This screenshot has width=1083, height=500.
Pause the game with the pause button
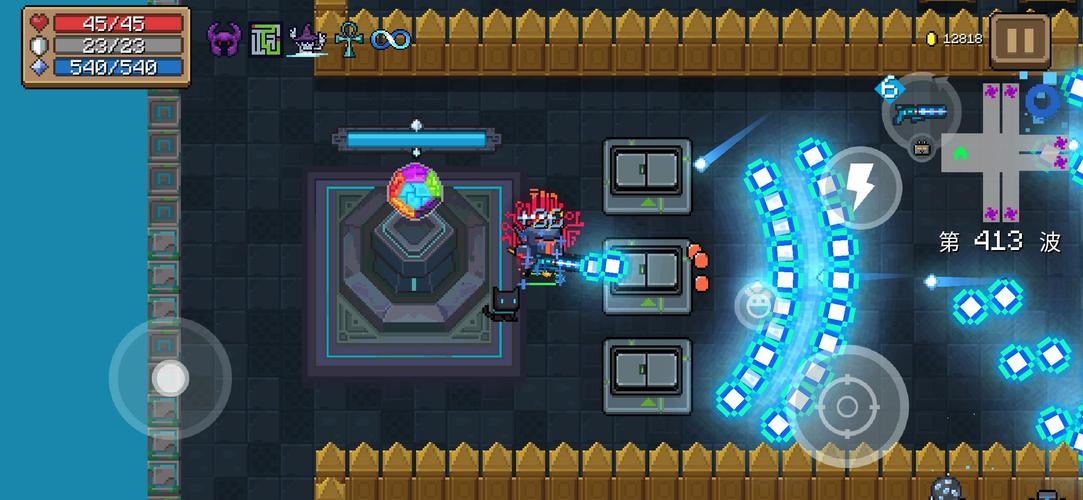click(1019, 41)
